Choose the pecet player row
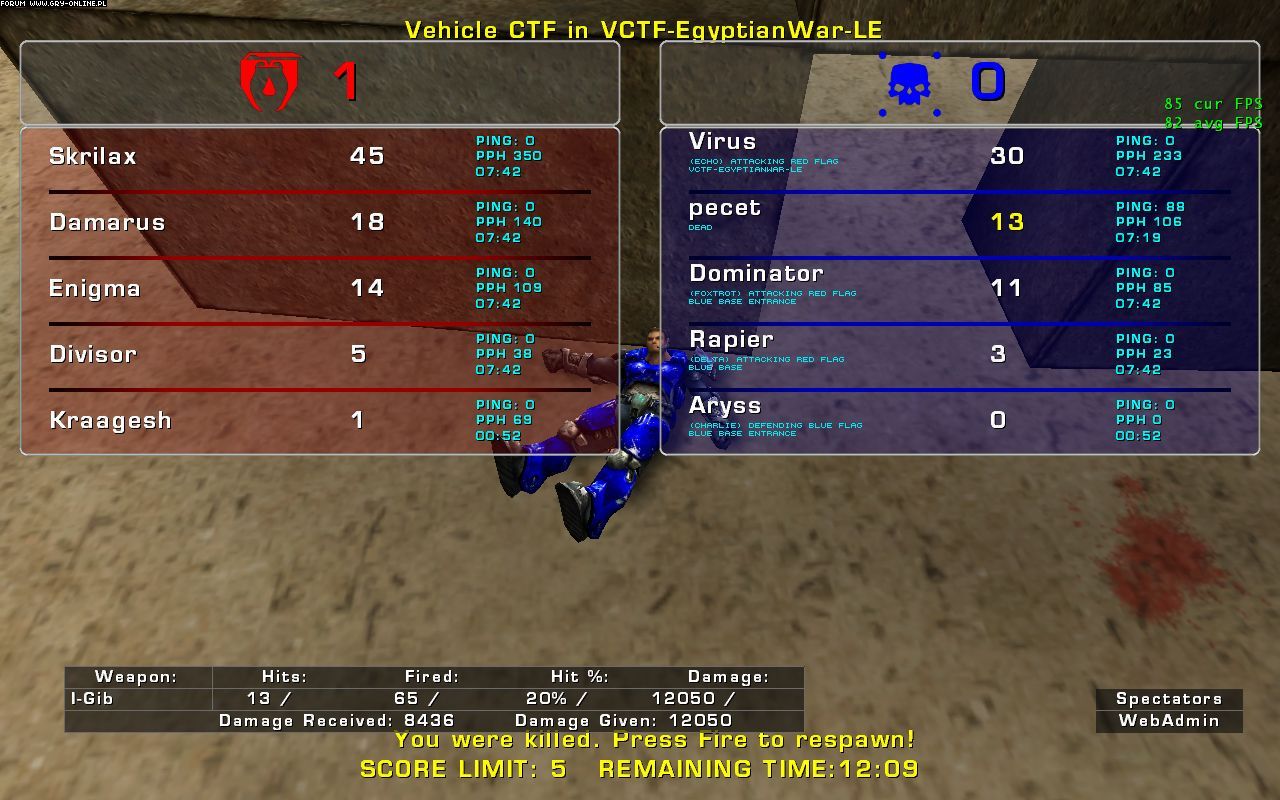 (x=725, y=208)
